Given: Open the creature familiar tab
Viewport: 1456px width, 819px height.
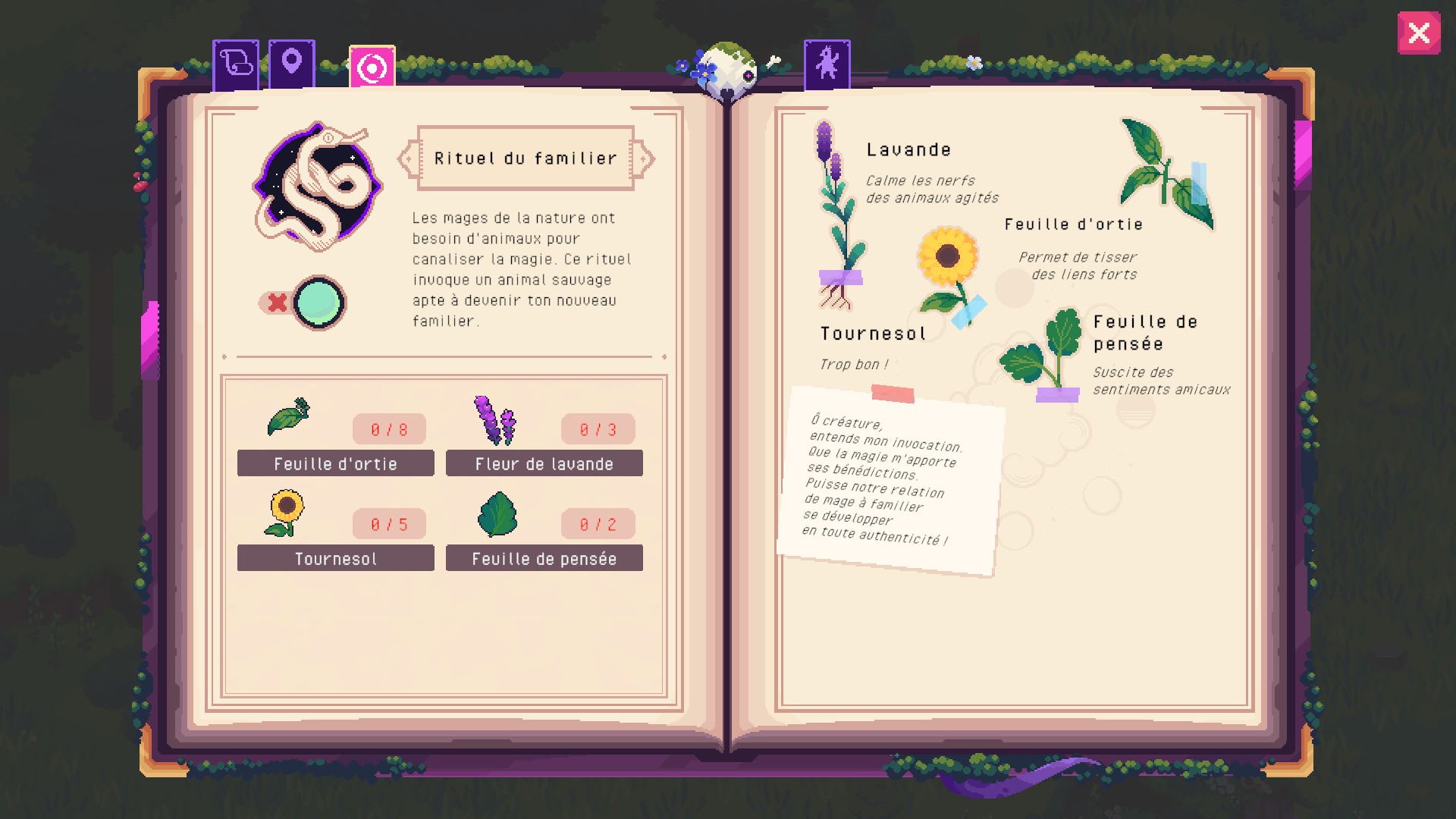Looking at the screenshot, I should point(827,64).
